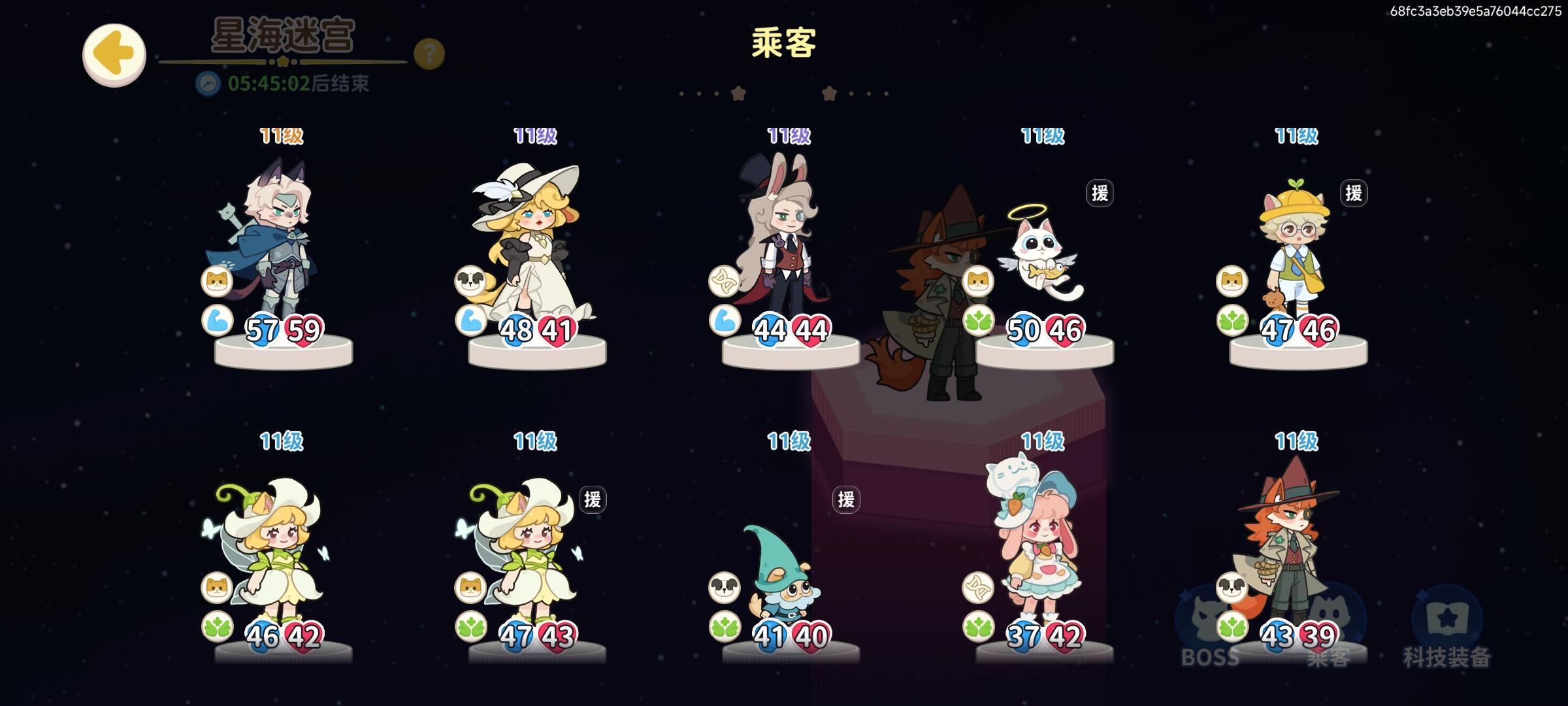Click the clock icon beside the countdown timer
1568x706 pixels.
(208, 84)
